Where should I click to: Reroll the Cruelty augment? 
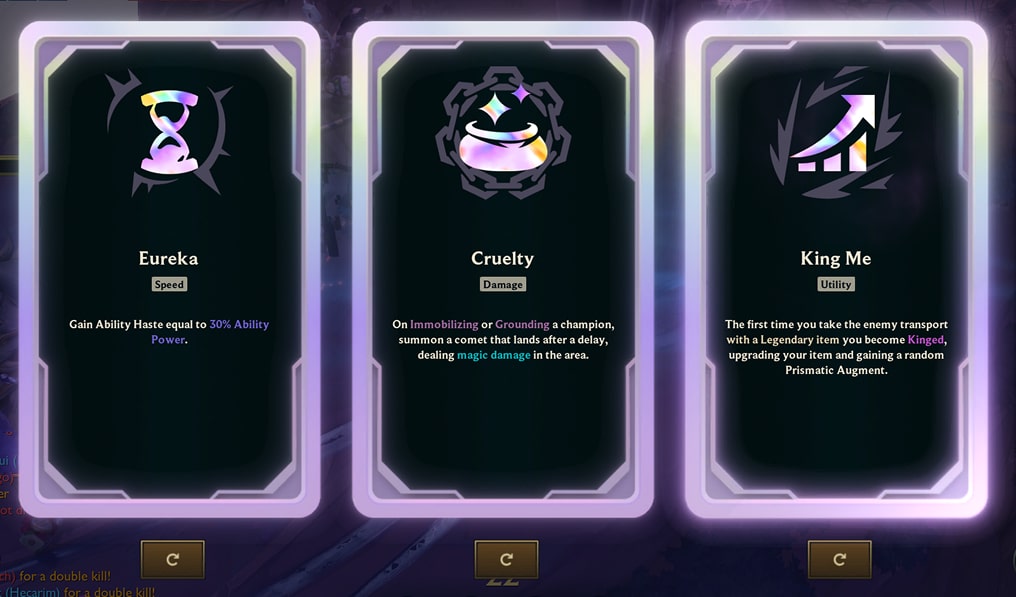[x=506, y=560]
